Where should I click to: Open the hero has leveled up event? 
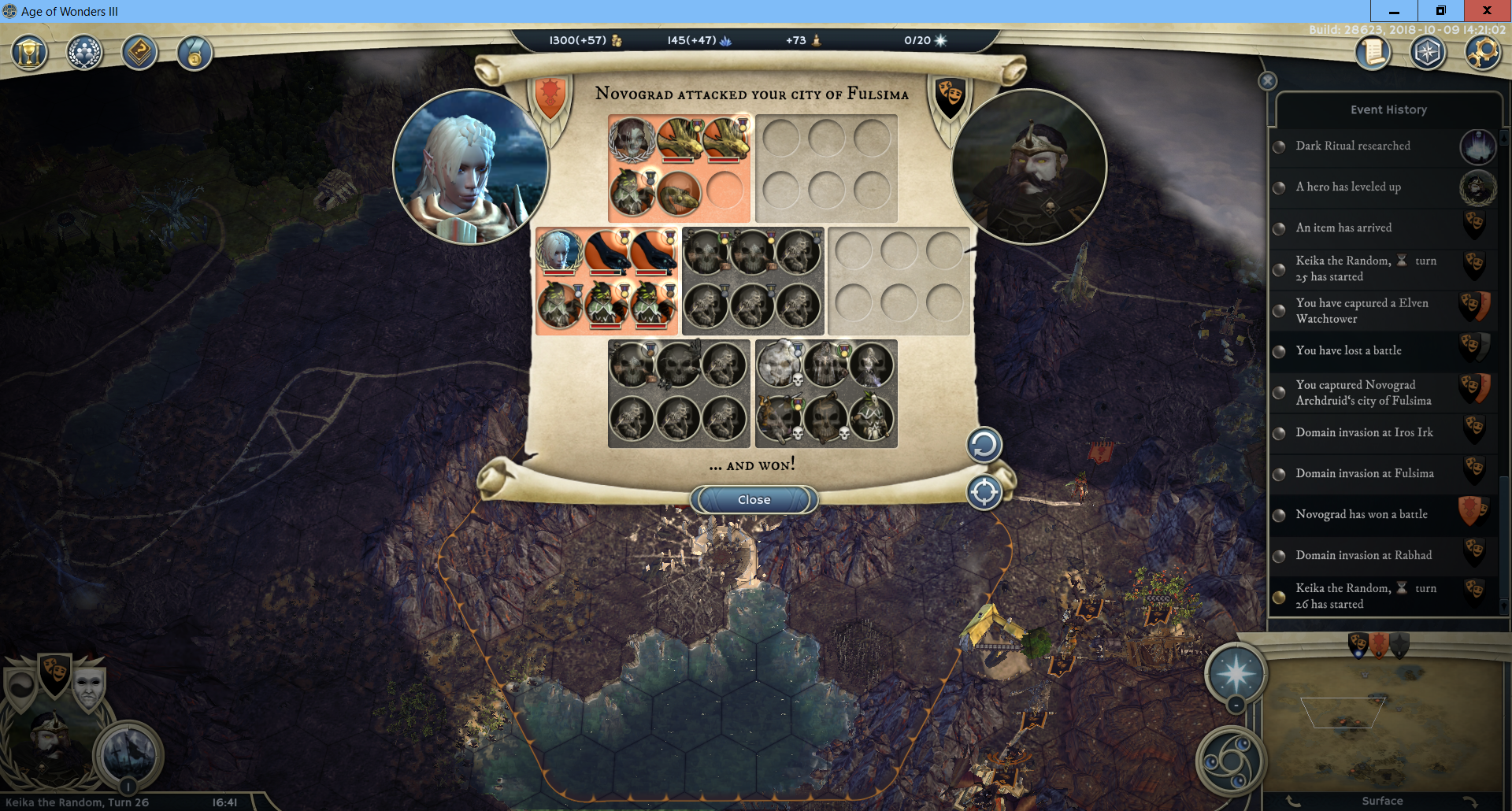pyautogui.click(x=1348, y=187)
